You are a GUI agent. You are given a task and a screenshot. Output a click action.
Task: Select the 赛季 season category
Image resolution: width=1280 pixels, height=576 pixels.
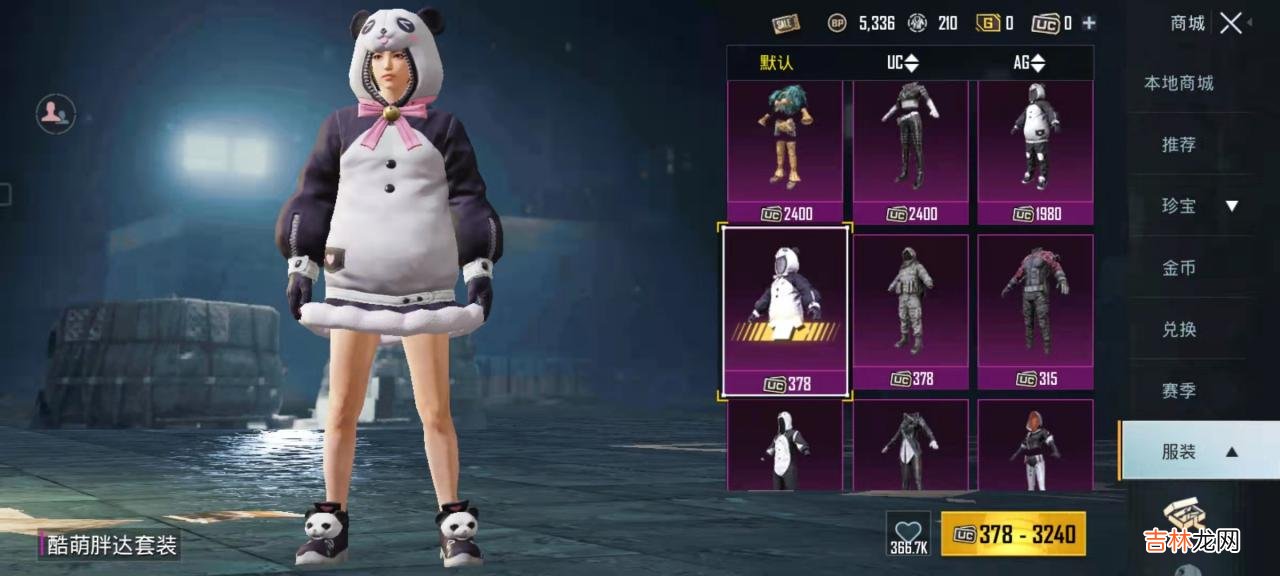tap(1179, 391)
